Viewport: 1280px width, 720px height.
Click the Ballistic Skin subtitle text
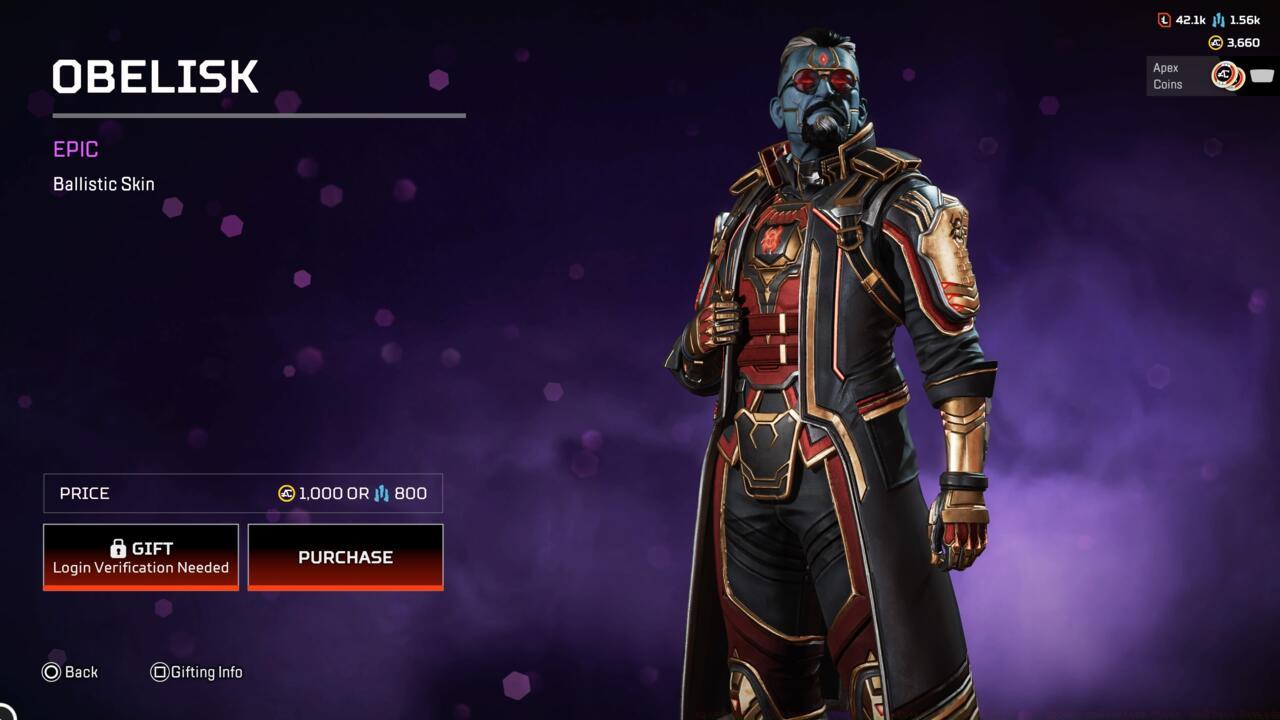(103, 184)
